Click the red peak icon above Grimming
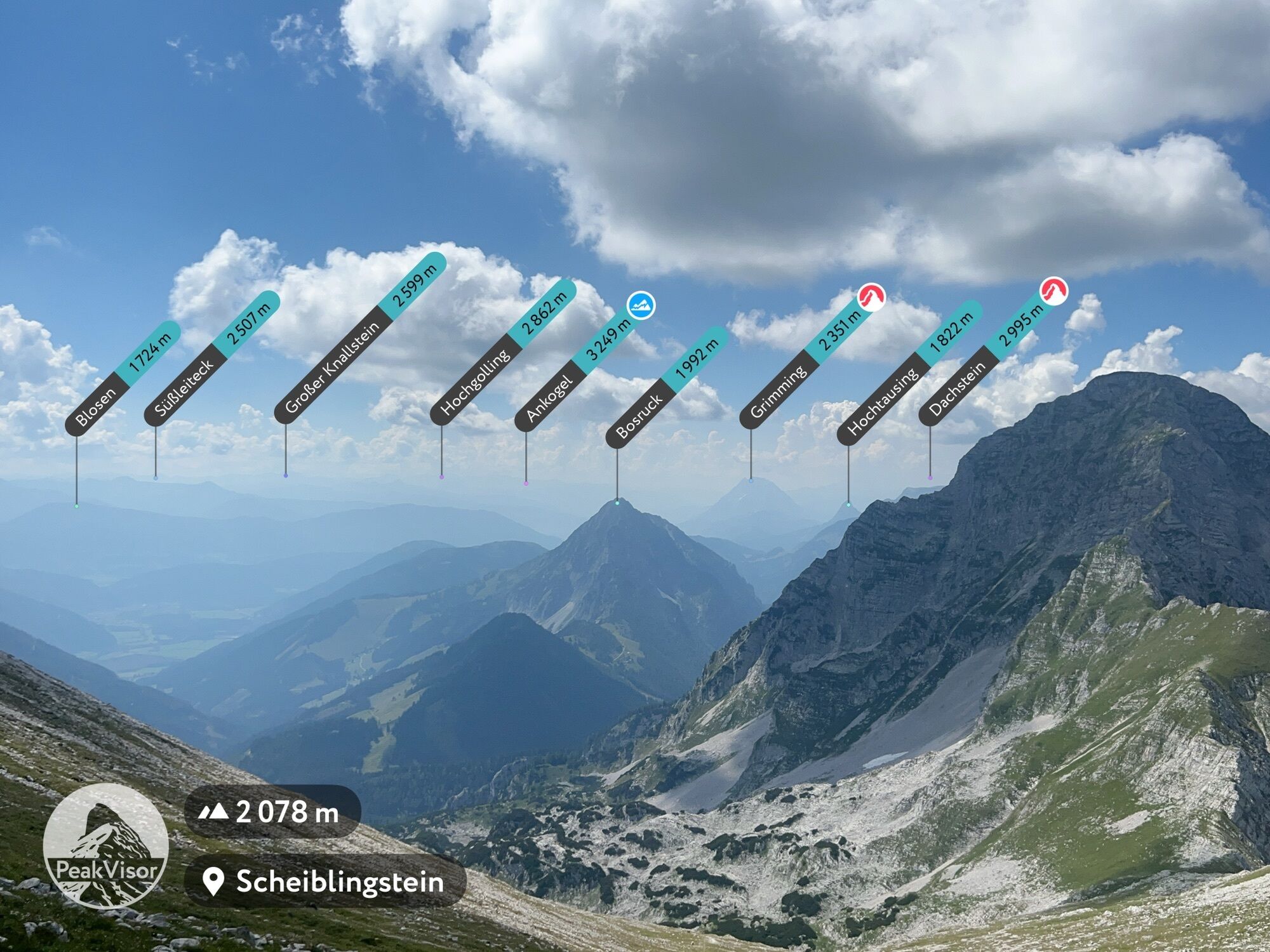The image size is (1270, 952). coord(872,297)
